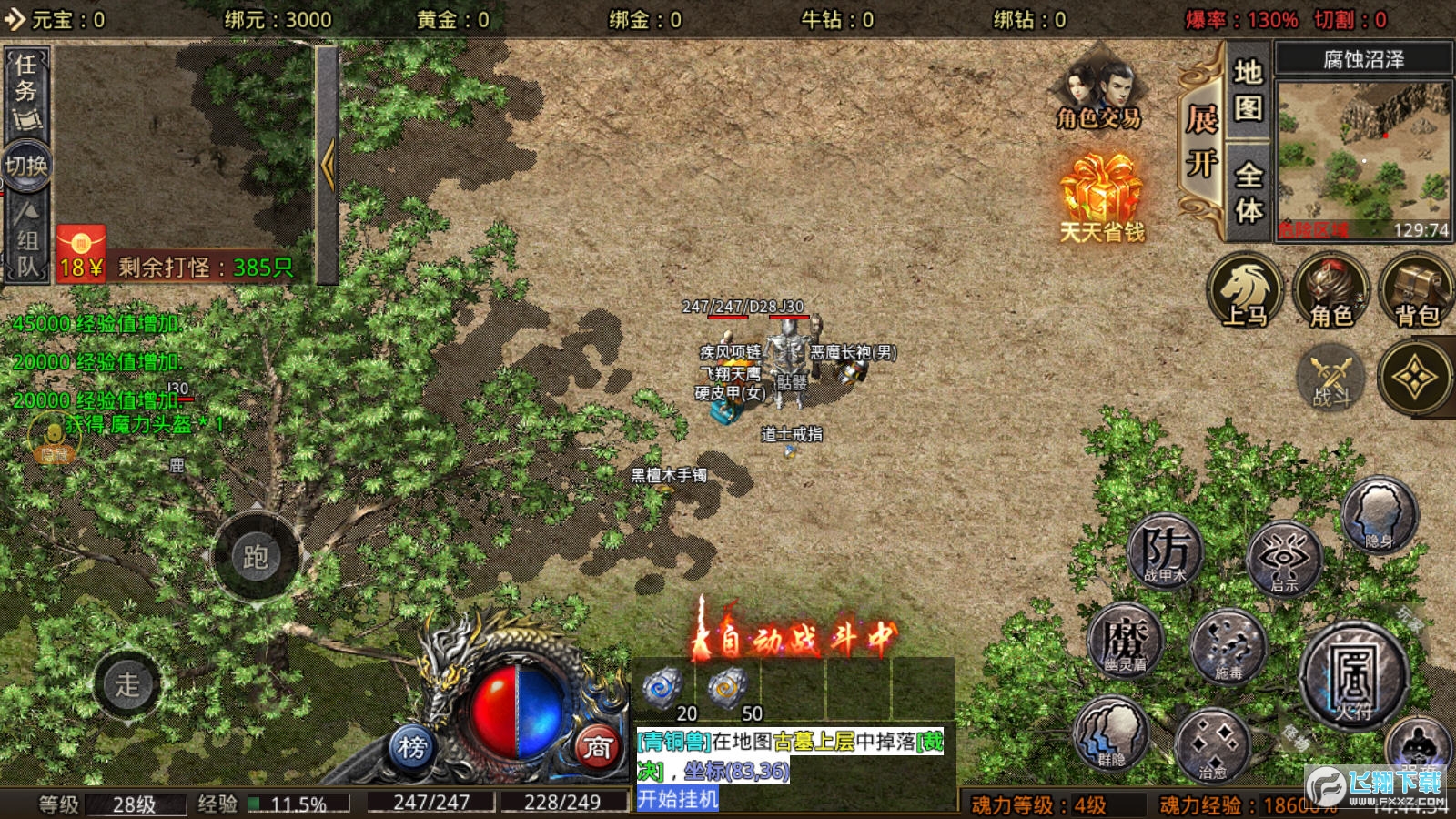Open the 任务 quest tab

[x=25, y=91]
